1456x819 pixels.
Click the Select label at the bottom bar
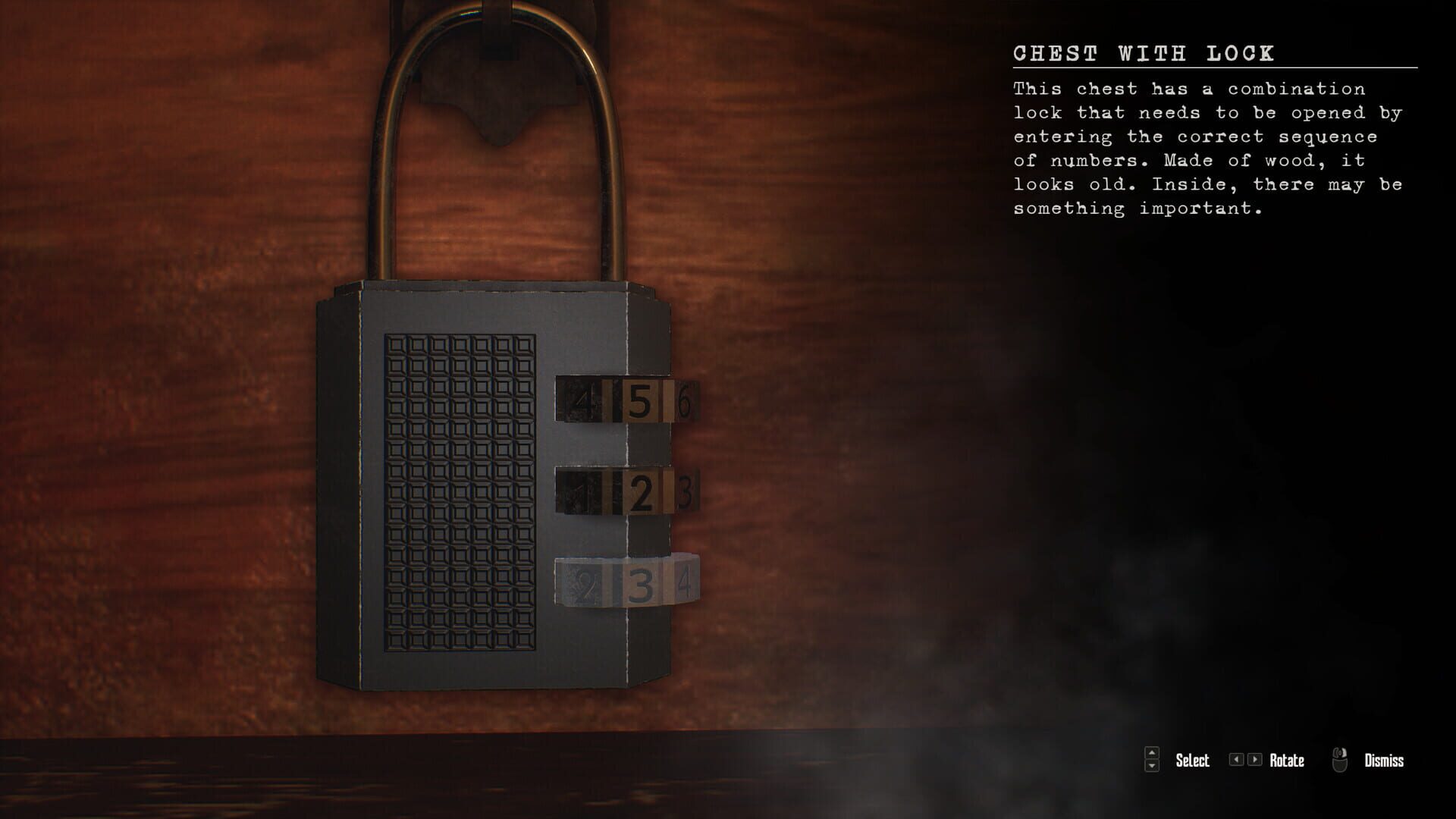pos(1193,761)
